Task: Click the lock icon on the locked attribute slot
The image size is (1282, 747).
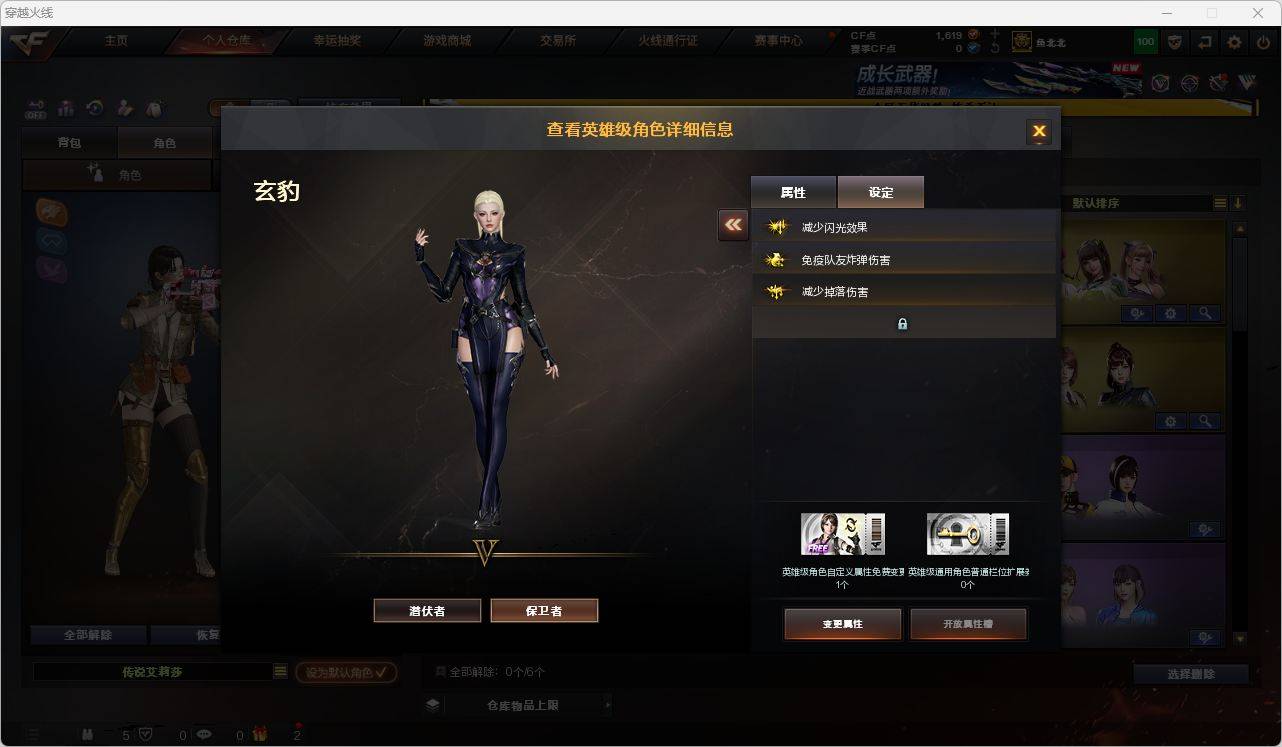Action: pyautogui.click(x=902, y=323)
